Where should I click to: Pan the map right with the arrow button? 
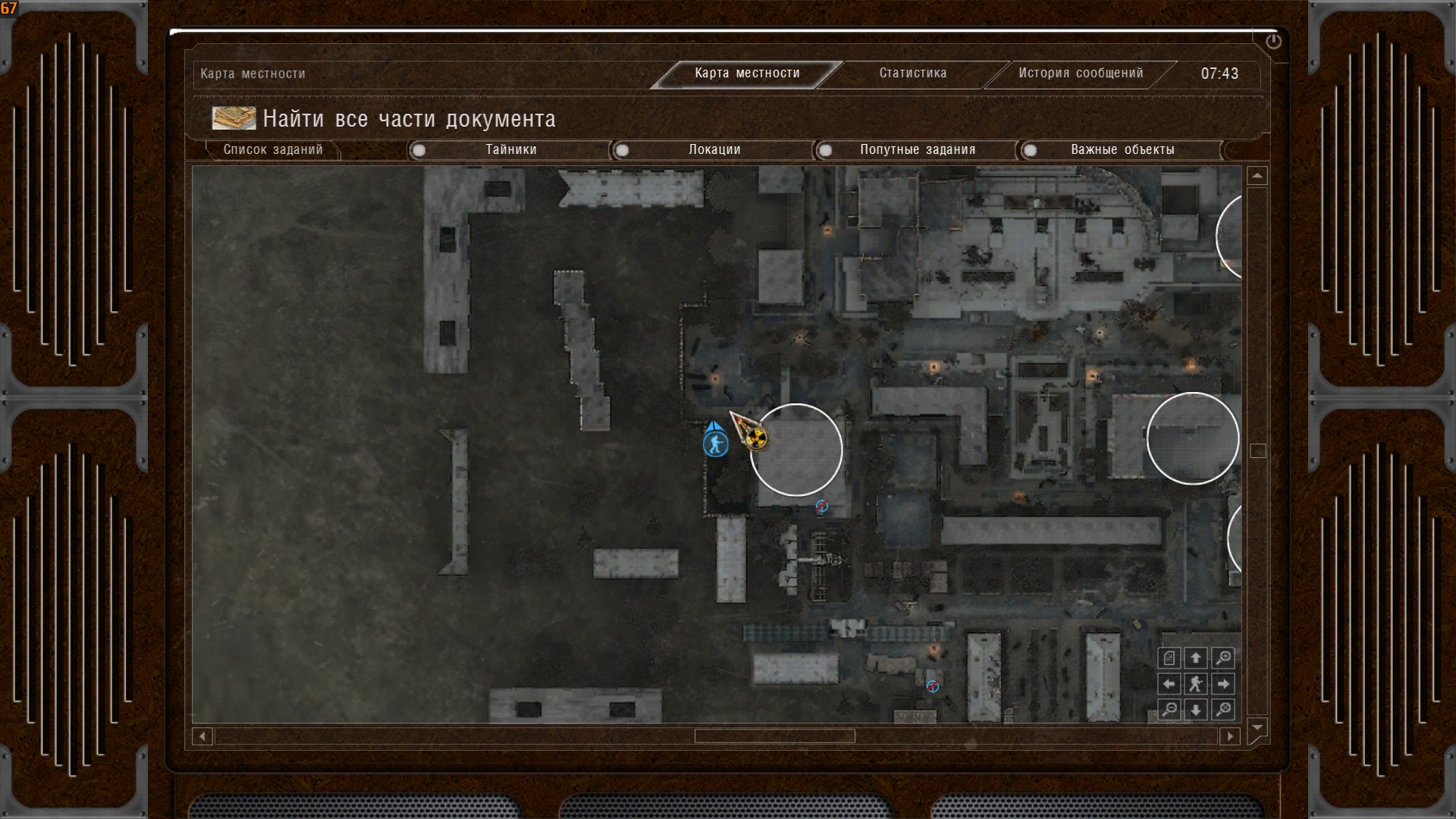pyautogui.click(x=1222, y=684)
